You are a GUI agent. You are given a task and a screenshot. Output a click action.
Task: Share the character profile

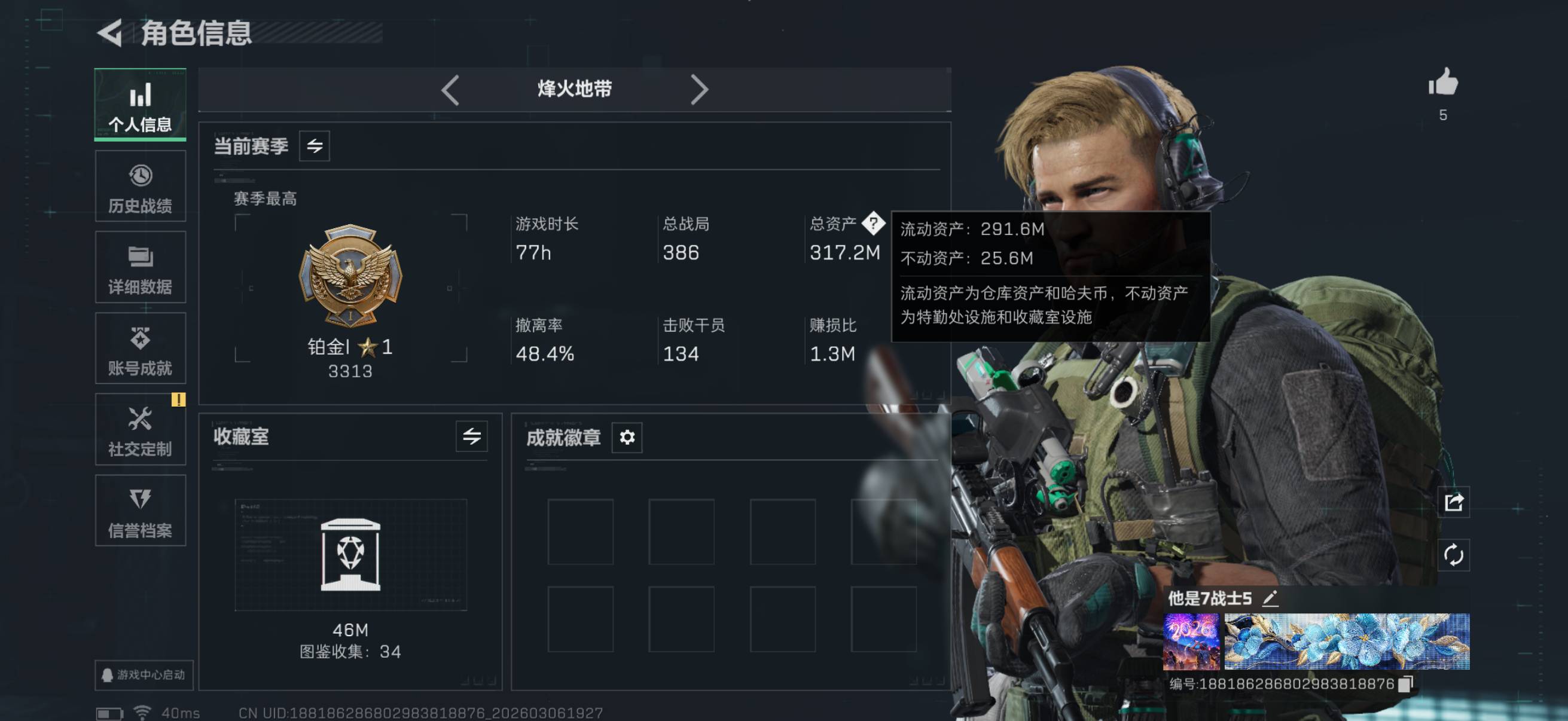click(x=1454, y=503)
